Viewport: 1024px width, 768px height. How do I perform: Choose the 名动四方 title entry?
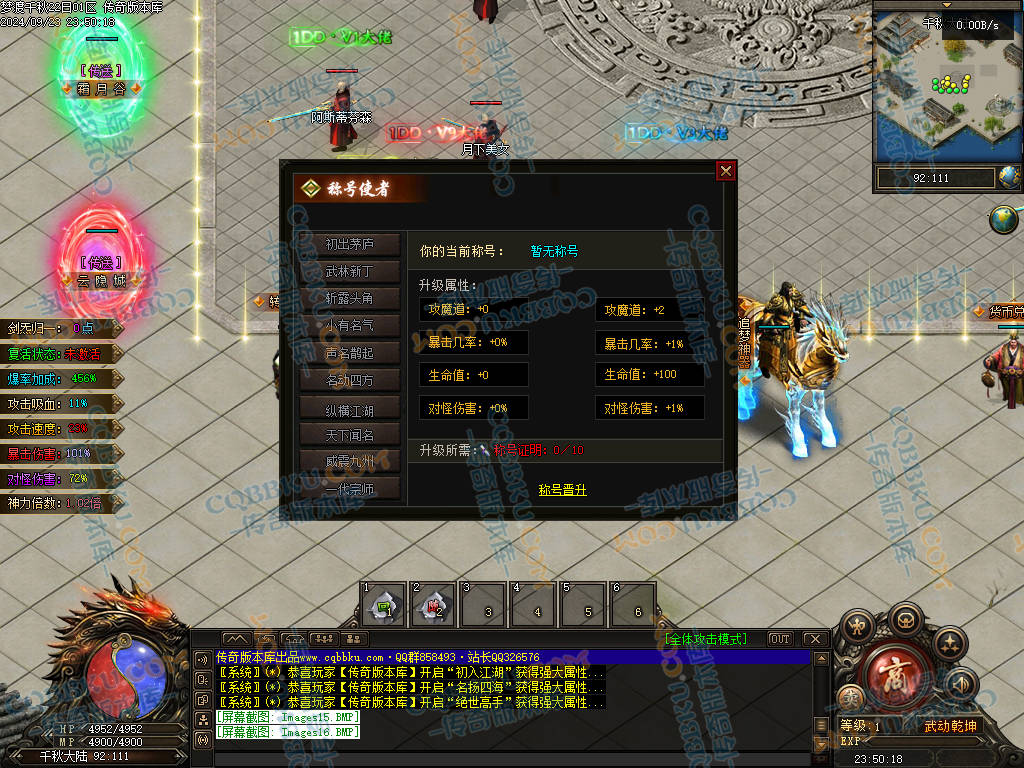point(349,380)
